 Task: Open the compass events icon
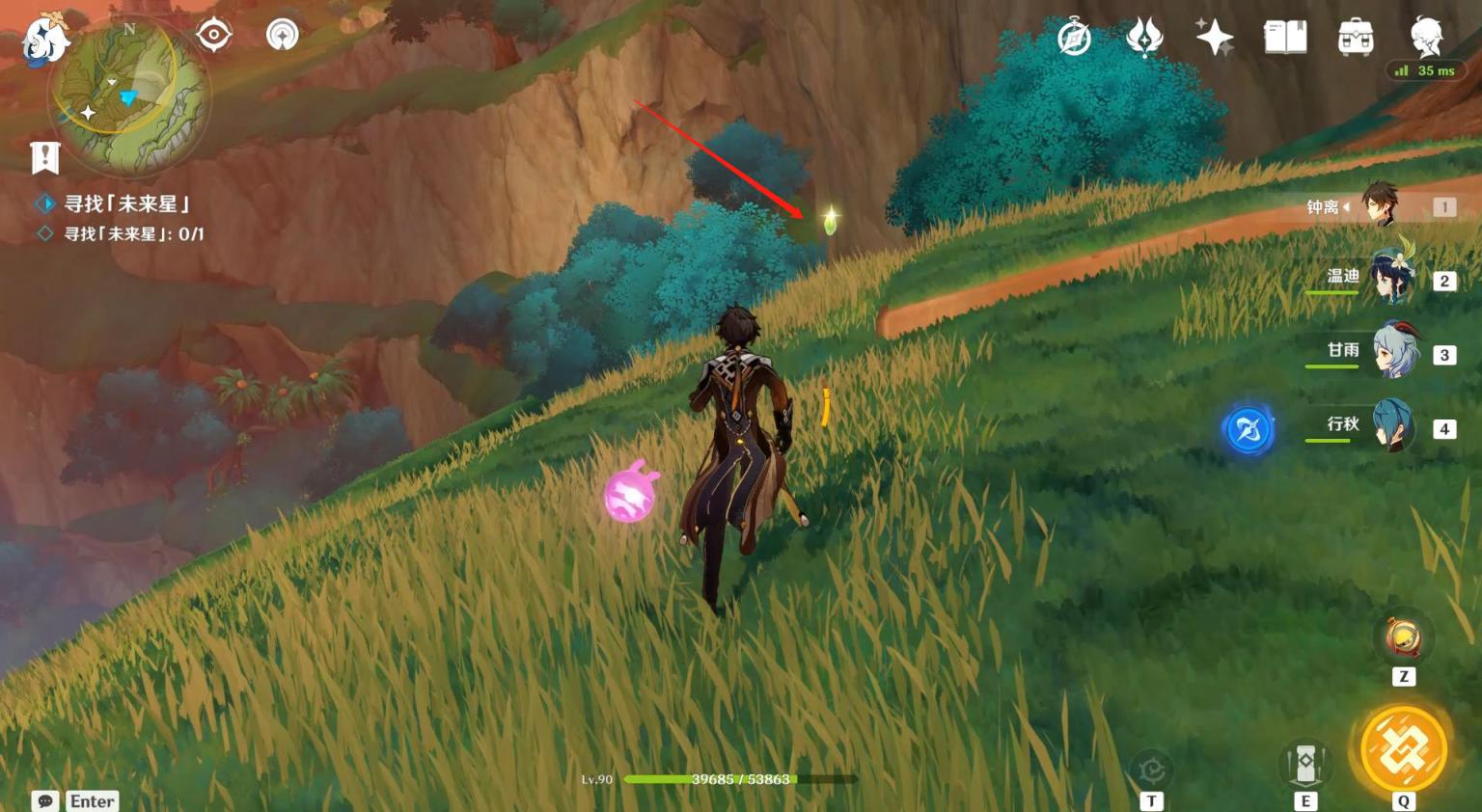pos(1074,39)
